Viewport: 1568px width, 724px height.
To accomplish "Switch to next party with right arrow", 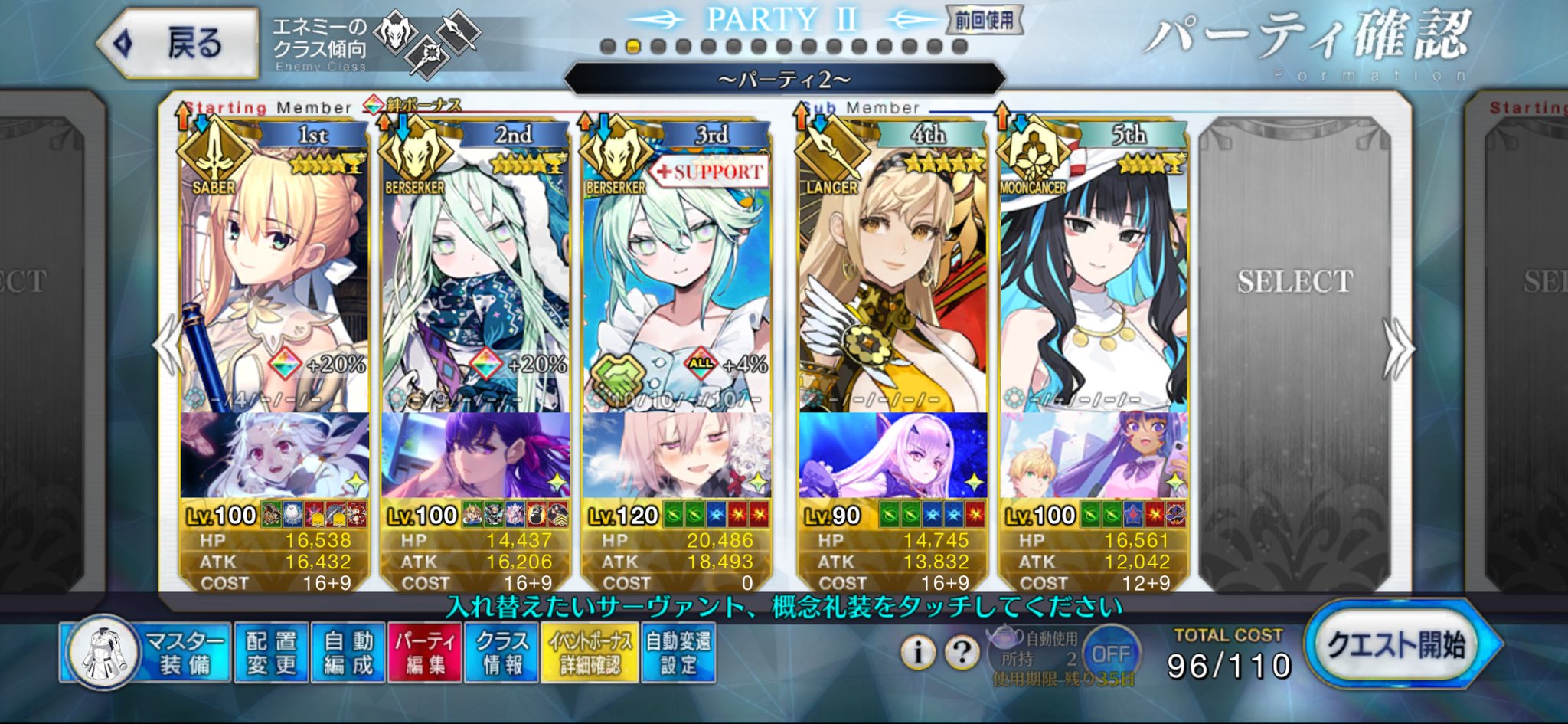I will tap(1398, 349).
